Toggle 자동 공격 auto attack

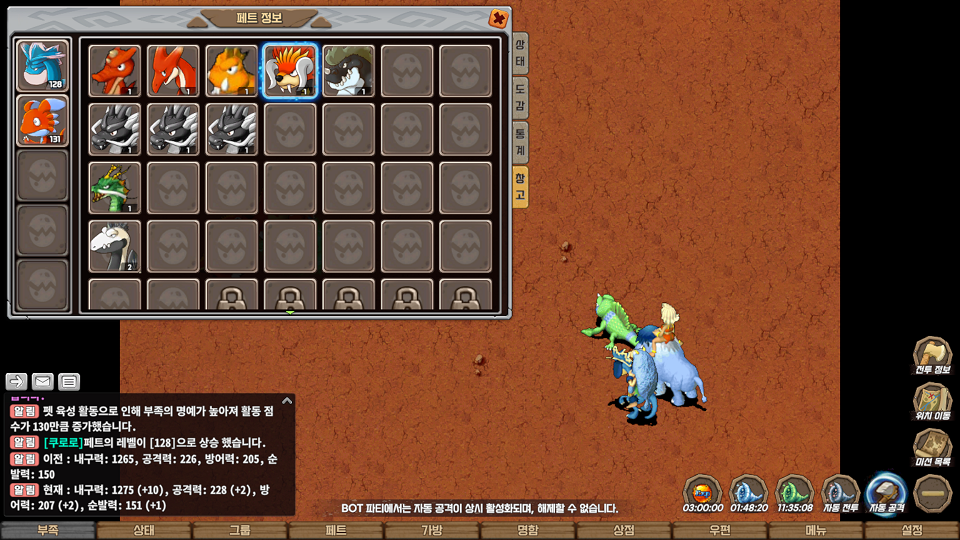tap(886, 494)
